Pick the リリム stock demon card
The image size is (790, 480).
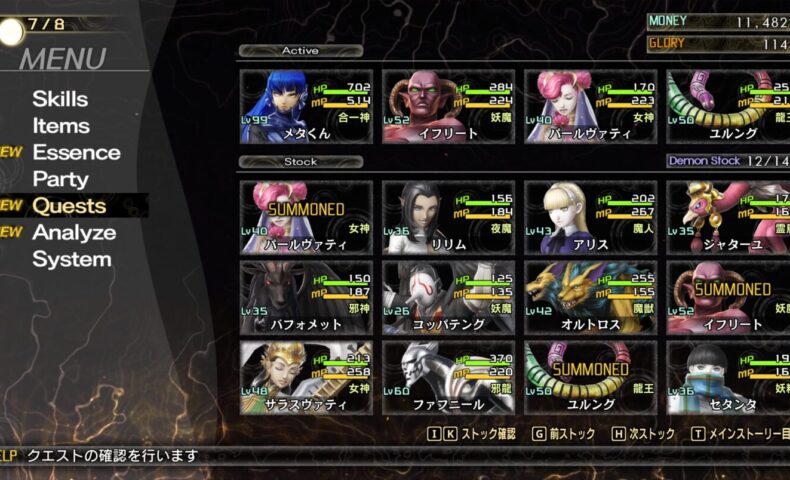tap(448, 217)
